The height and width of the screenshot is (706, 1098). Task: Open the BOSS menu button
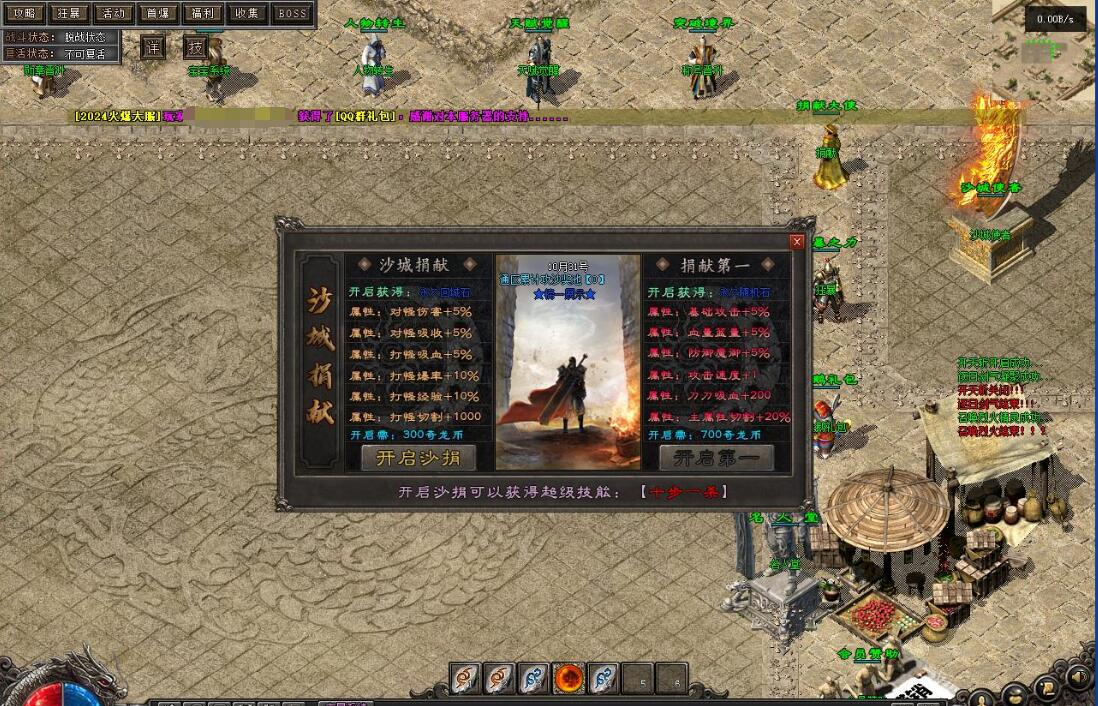[292, 13]
